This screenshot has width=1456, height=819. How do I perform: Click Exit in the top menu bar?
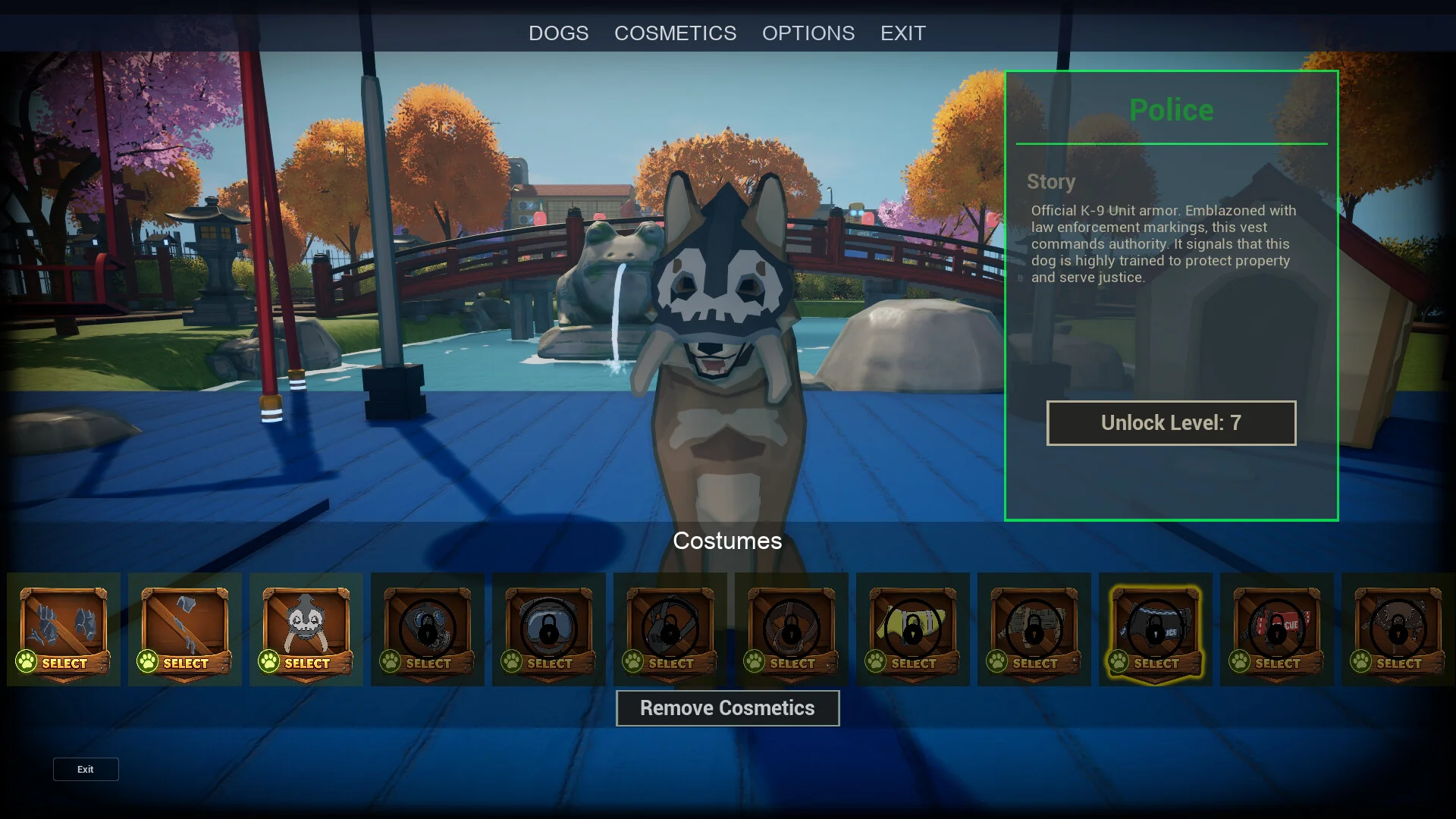click(902, 33)
